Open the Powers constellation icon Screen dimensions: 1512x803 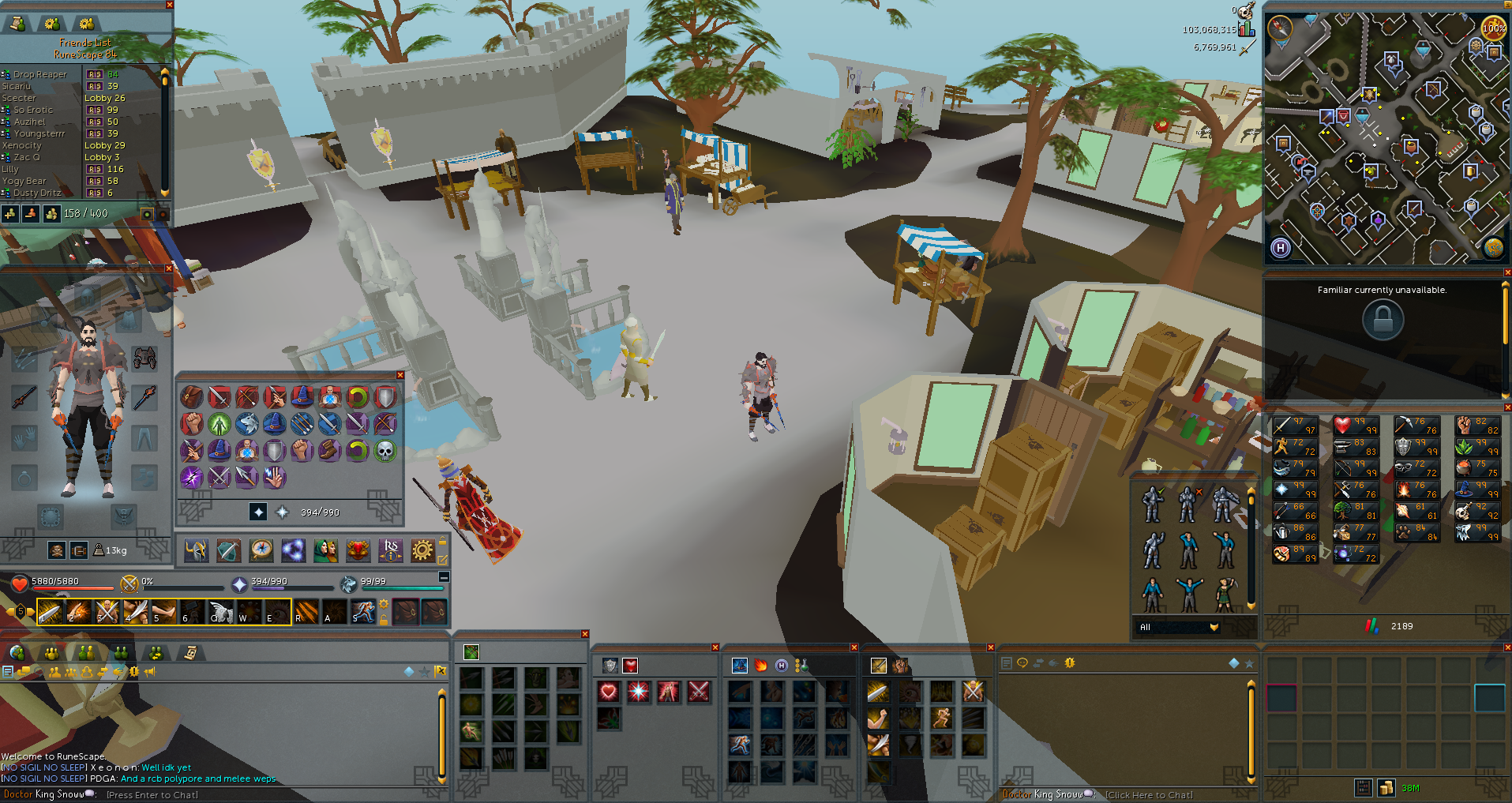click(x=294, y=550)
